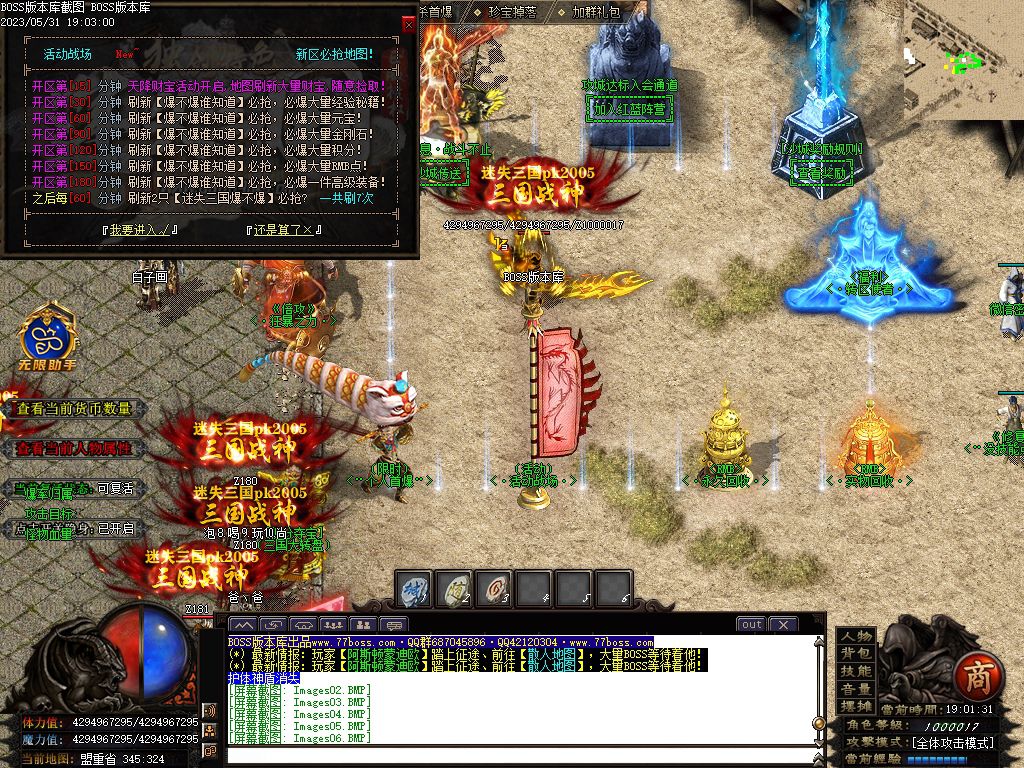Viewport: 1024px width, 768px height.
Task: Open the 音量 volume setting
Action: point(856,689)
